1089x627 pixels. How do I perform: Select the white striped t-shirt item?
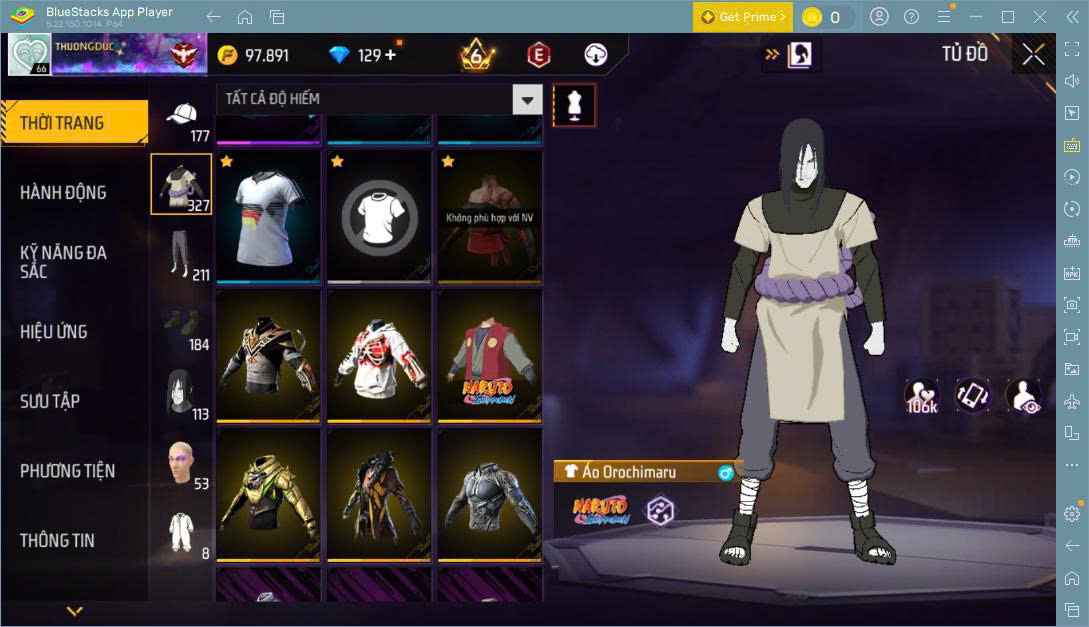[x=268, y=217]
